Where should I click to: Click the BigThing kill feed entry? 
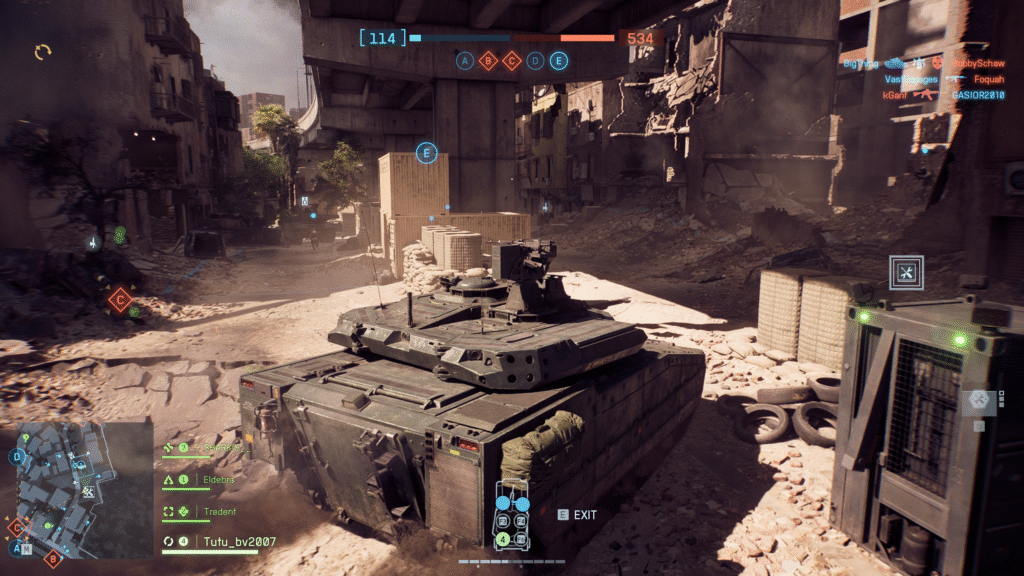860,63
